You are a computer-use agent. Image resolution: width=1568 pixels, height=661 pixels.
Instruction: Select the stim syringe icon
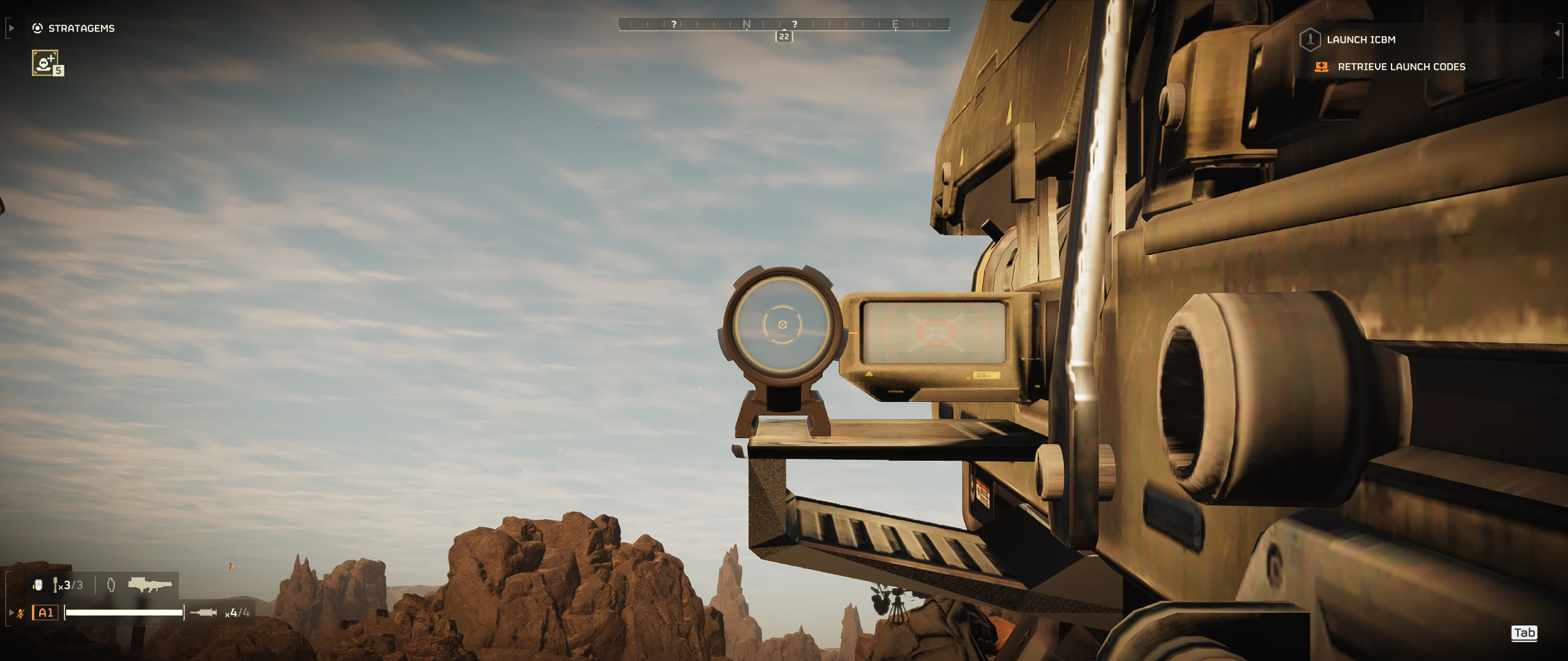(204, 613)
